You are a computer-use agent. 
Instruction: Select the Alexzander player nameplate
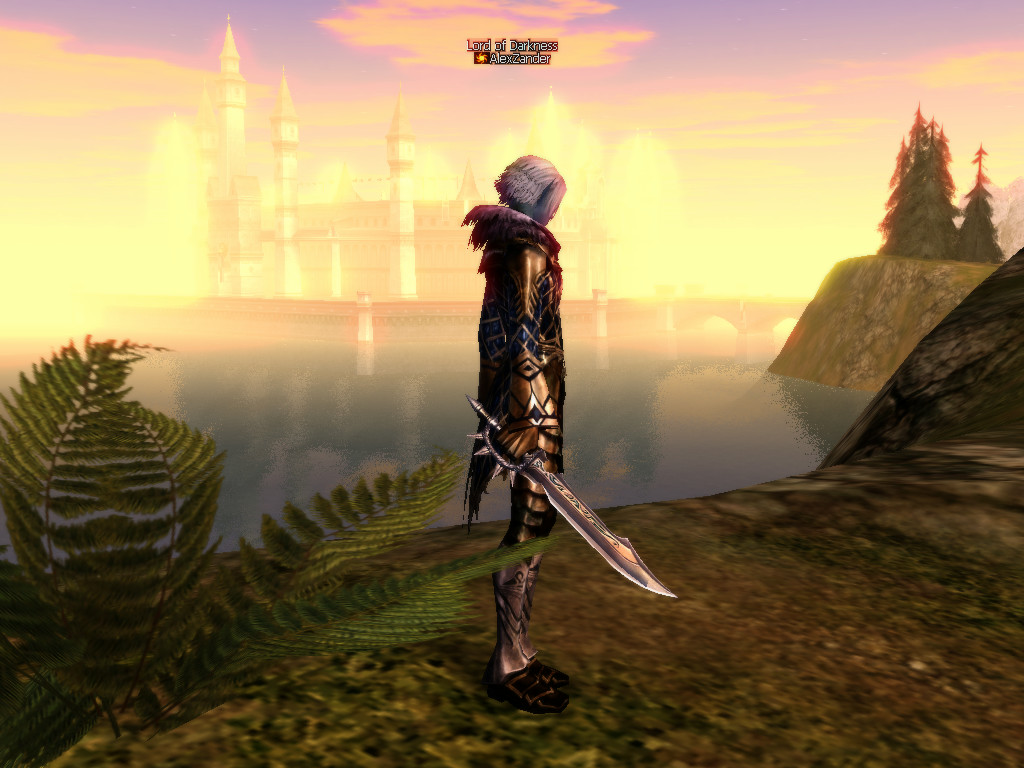coord(518,59)
